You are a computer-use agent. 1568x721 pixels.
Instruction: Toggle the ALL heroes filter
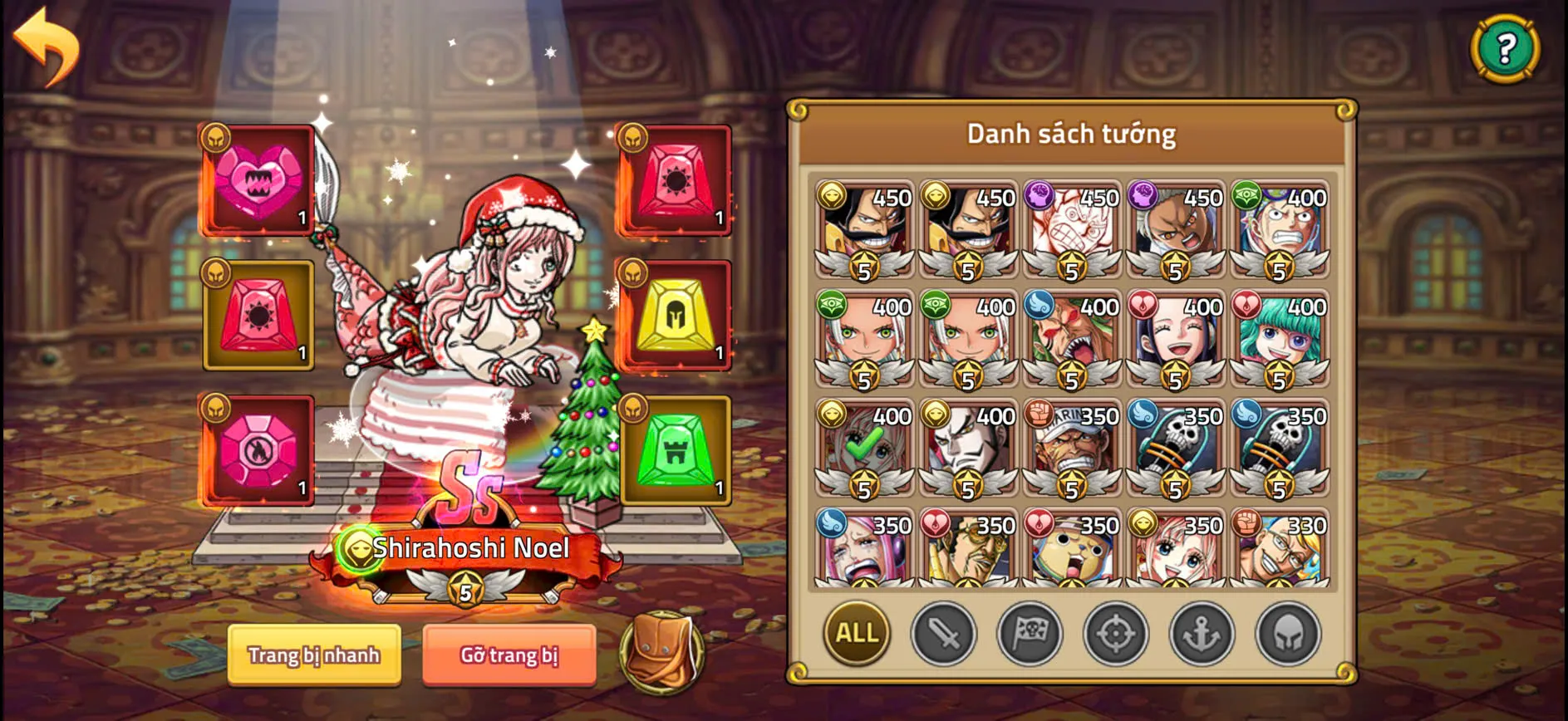(x=855, y=632)
